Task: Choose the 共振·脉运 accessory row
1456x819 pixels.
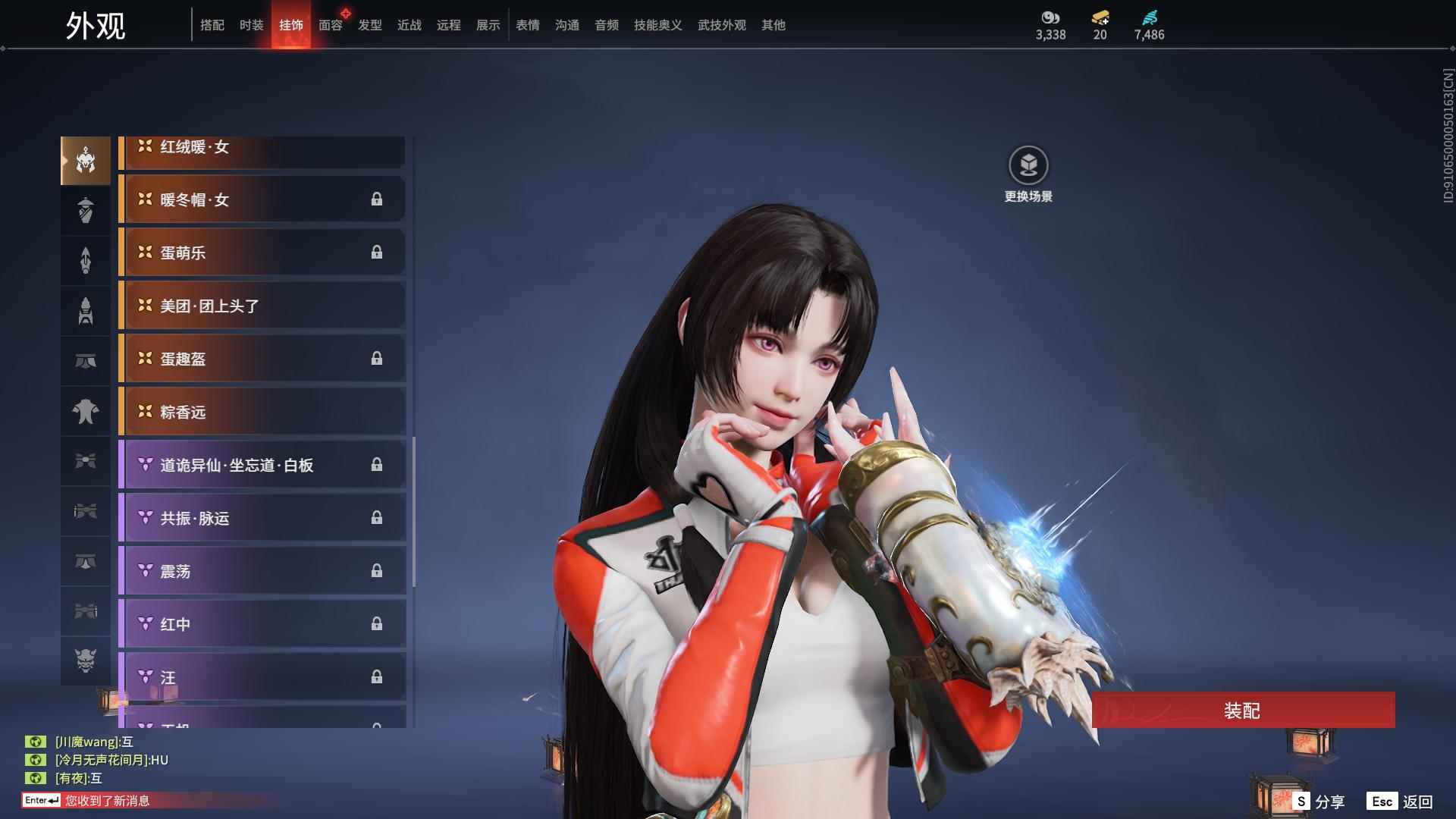Action: coord(262,518)
